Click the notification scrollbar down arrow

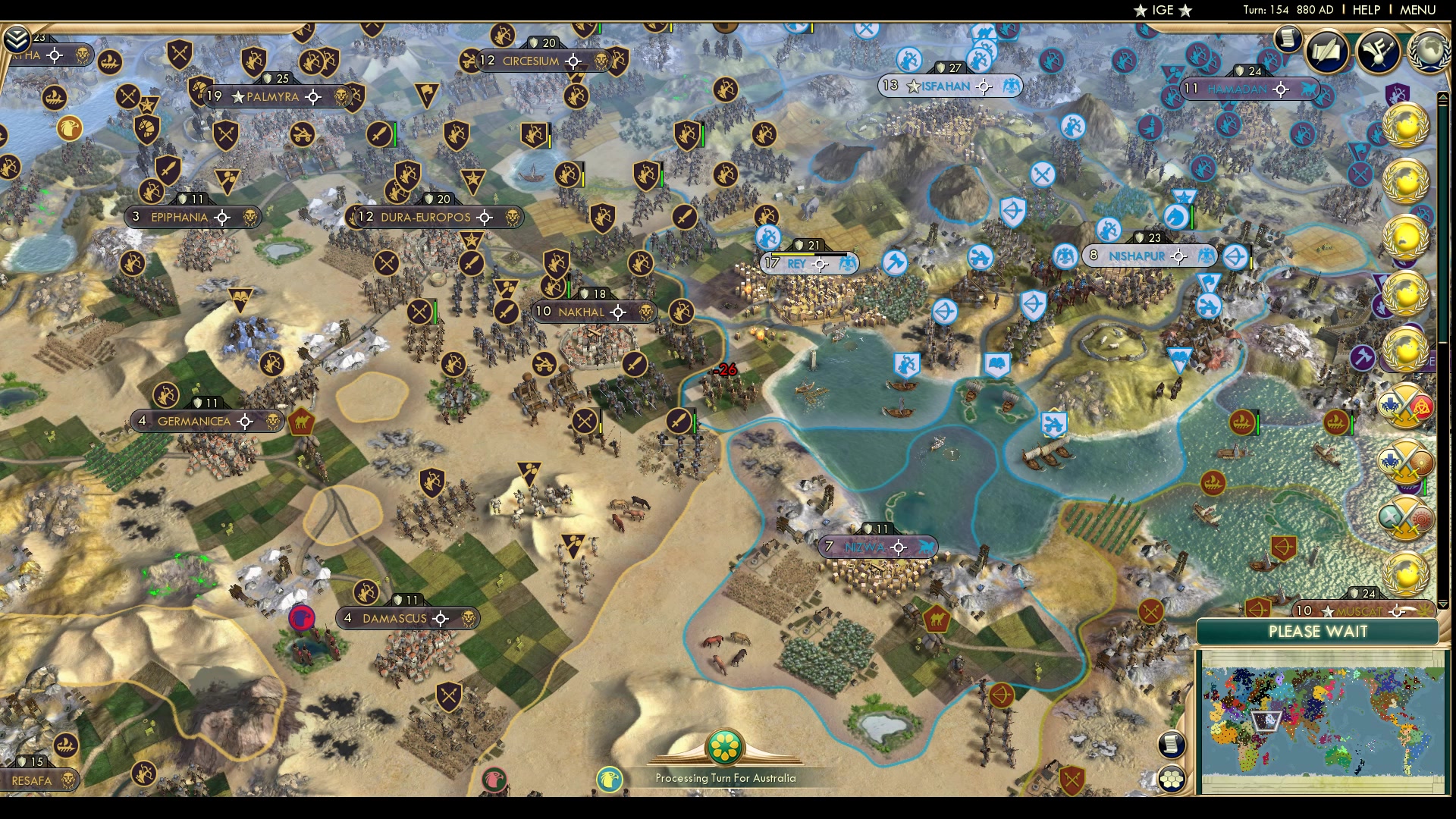click(1443, 604)
